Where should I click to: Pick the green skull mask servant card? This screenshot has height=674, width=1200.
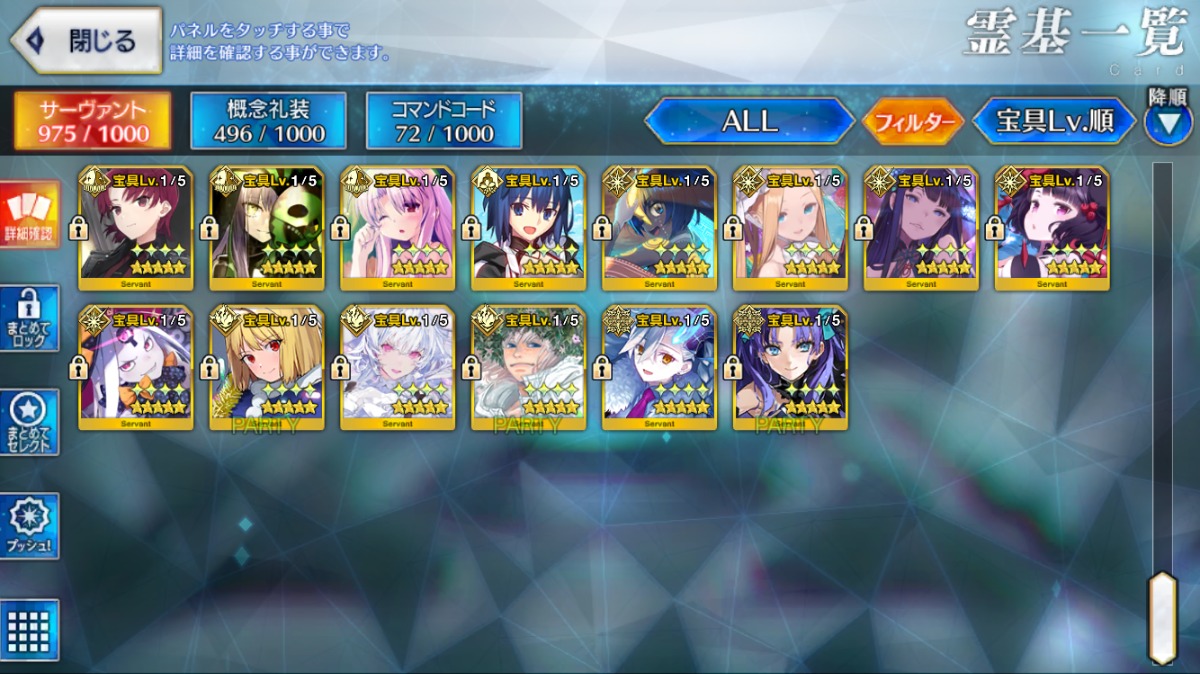pyautogui.click(x=267, y=228)
